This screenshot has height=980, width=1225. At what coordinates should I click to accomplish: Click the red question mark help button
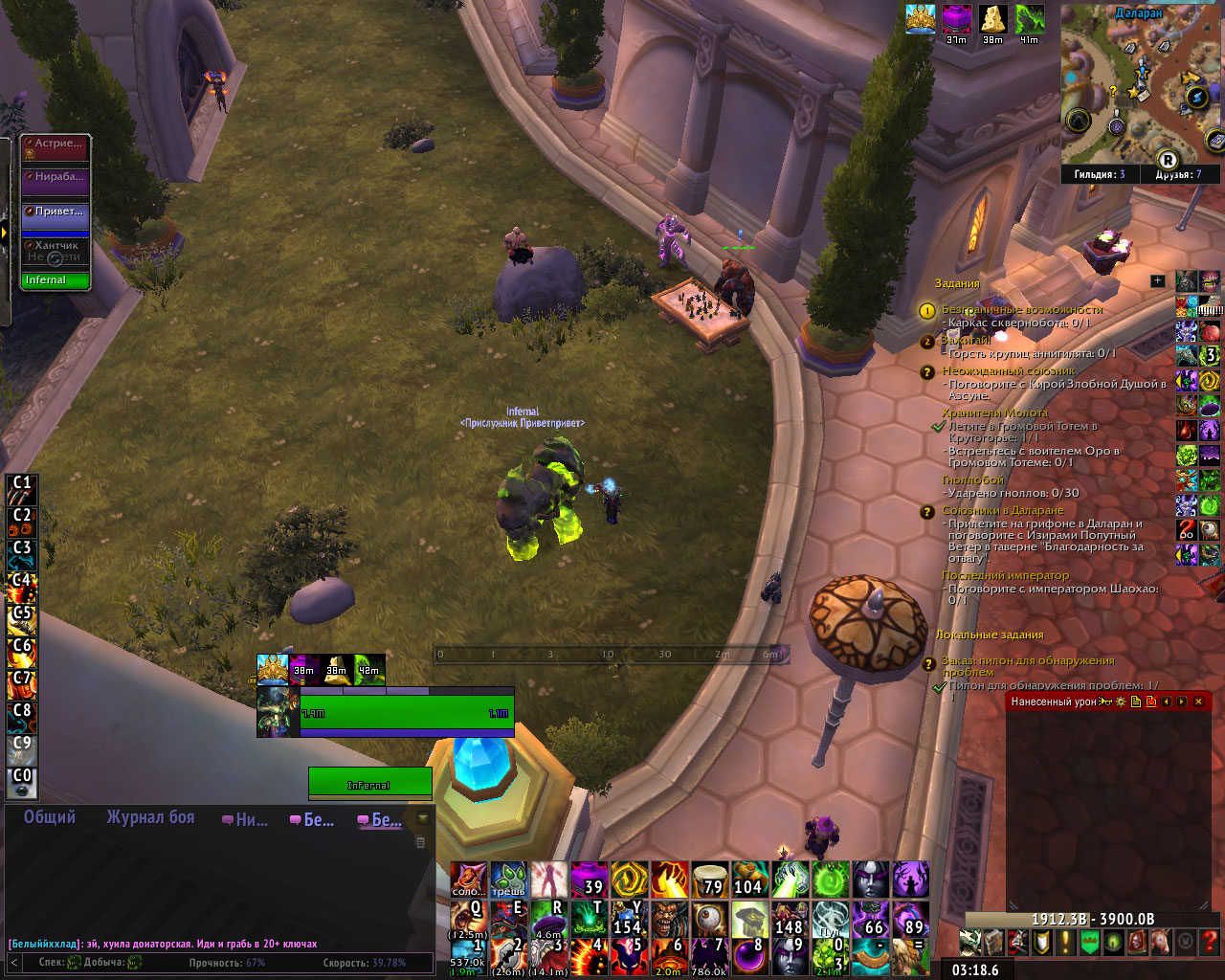tap(1211, 942)
